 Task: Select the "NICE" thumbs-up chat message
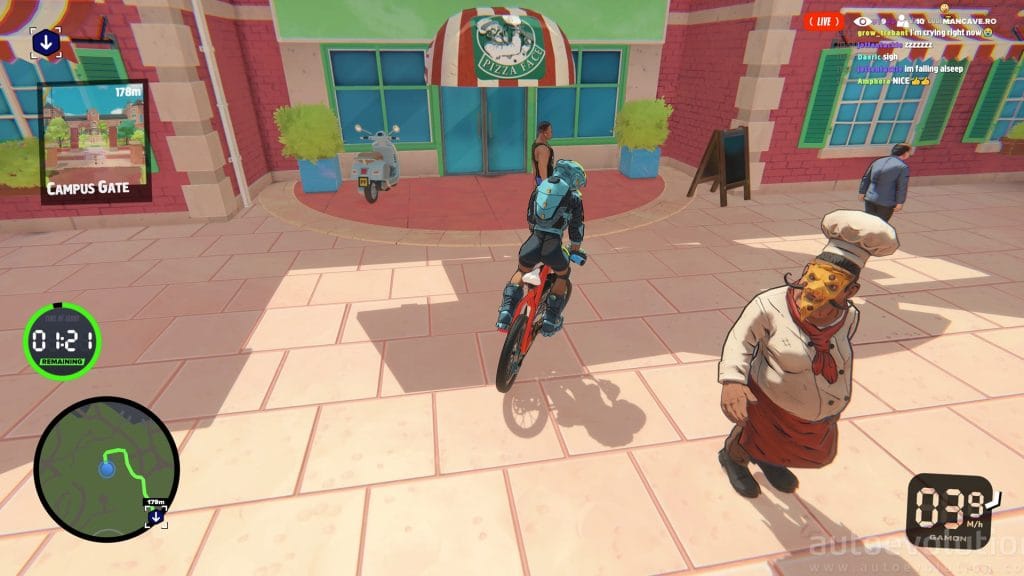[x=895, y=81]
